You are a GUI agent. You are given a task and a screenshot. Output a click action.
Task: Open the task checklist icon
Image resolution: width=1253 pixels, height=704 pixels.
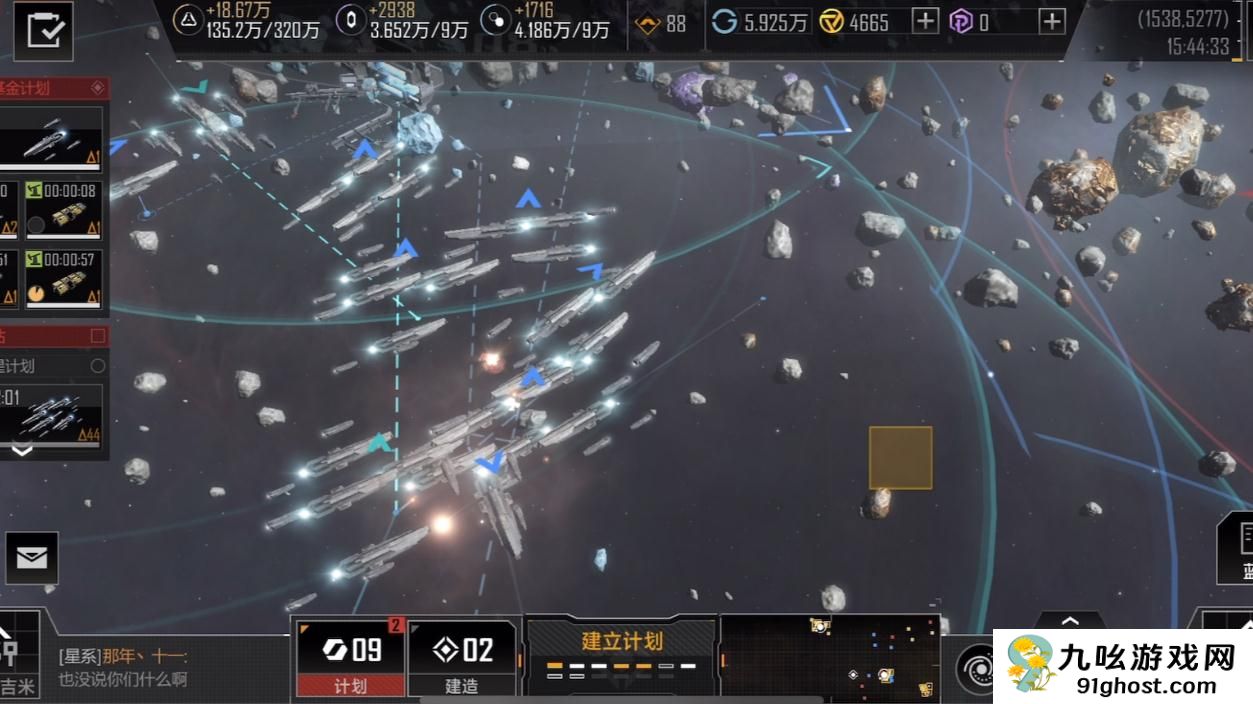pyautogui.click(x=43, y=30)
